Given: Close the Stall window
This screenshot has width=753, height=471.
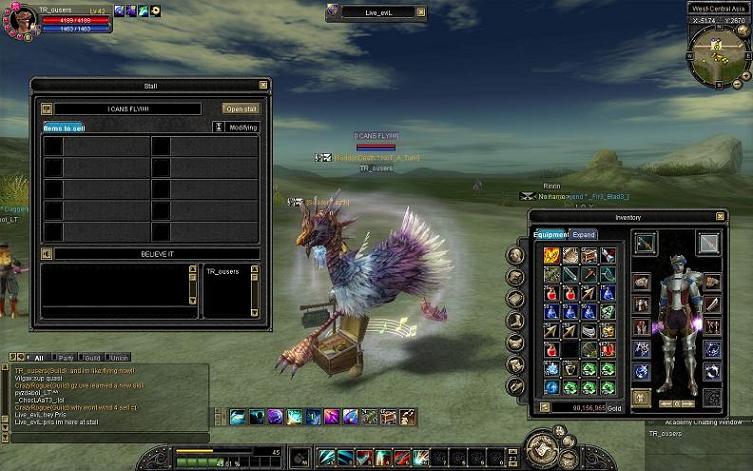Looking at the screenshot, I should (263, 85).
